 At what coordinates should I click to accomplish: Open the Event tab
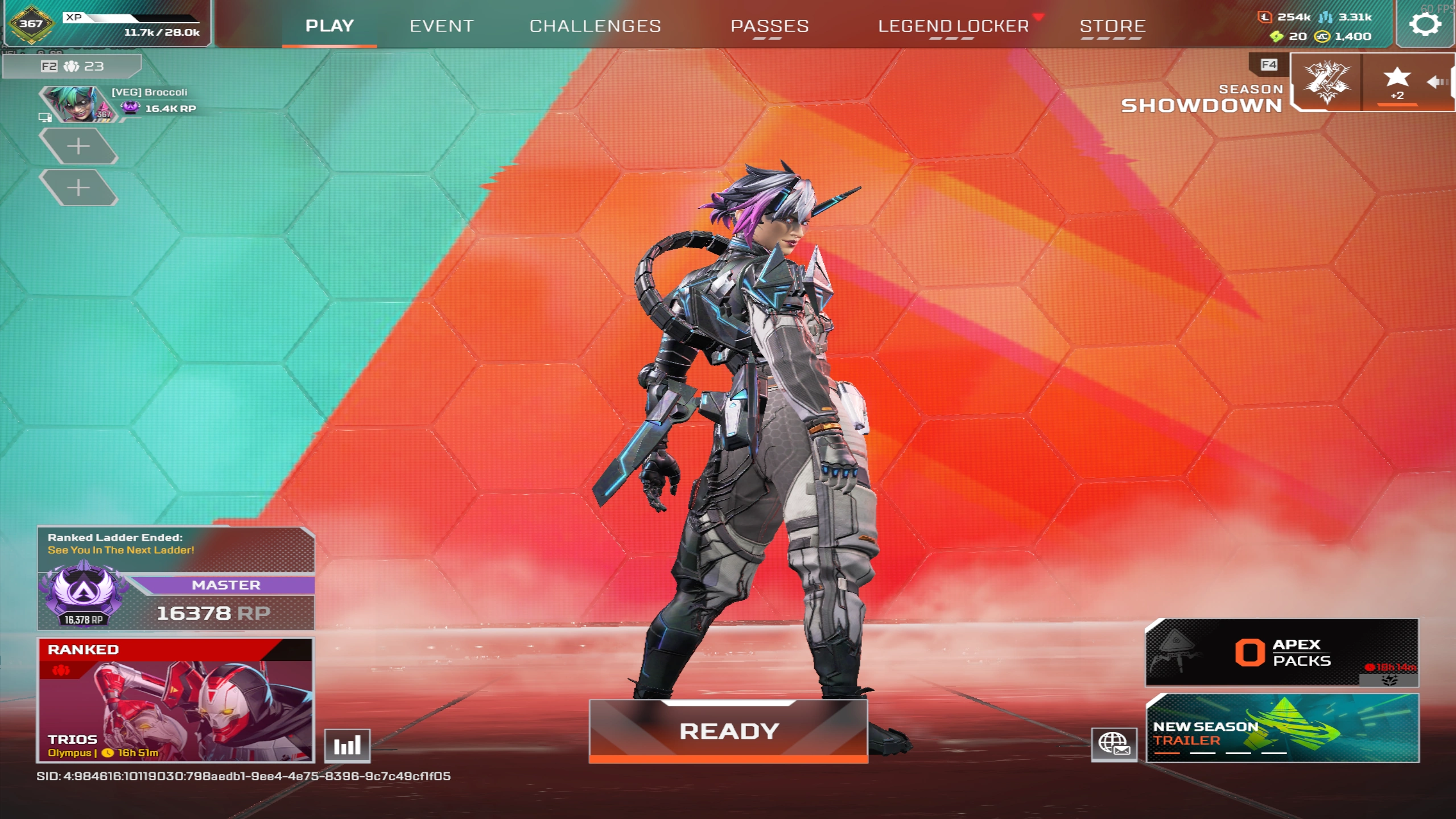pos(442,26)
